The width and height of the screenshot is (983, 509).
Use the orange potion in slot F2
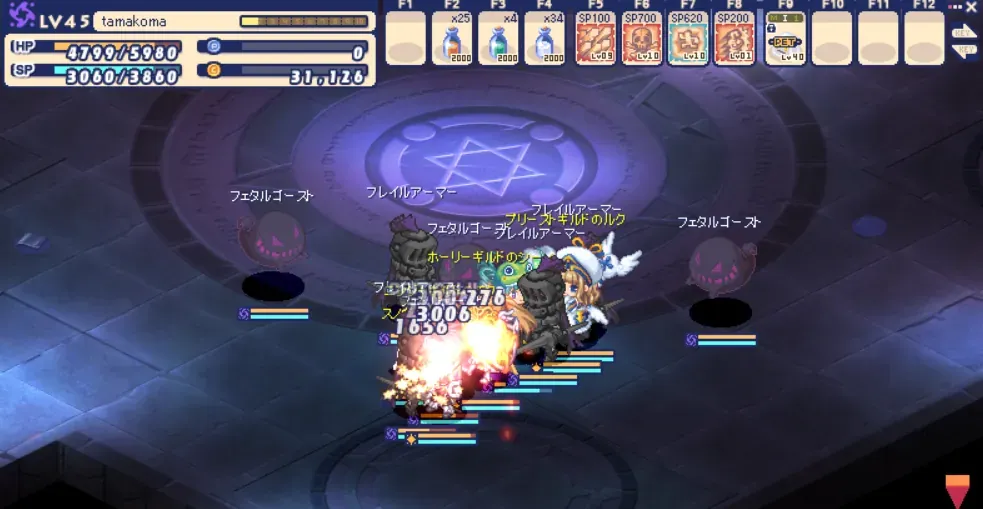point(453,40)
